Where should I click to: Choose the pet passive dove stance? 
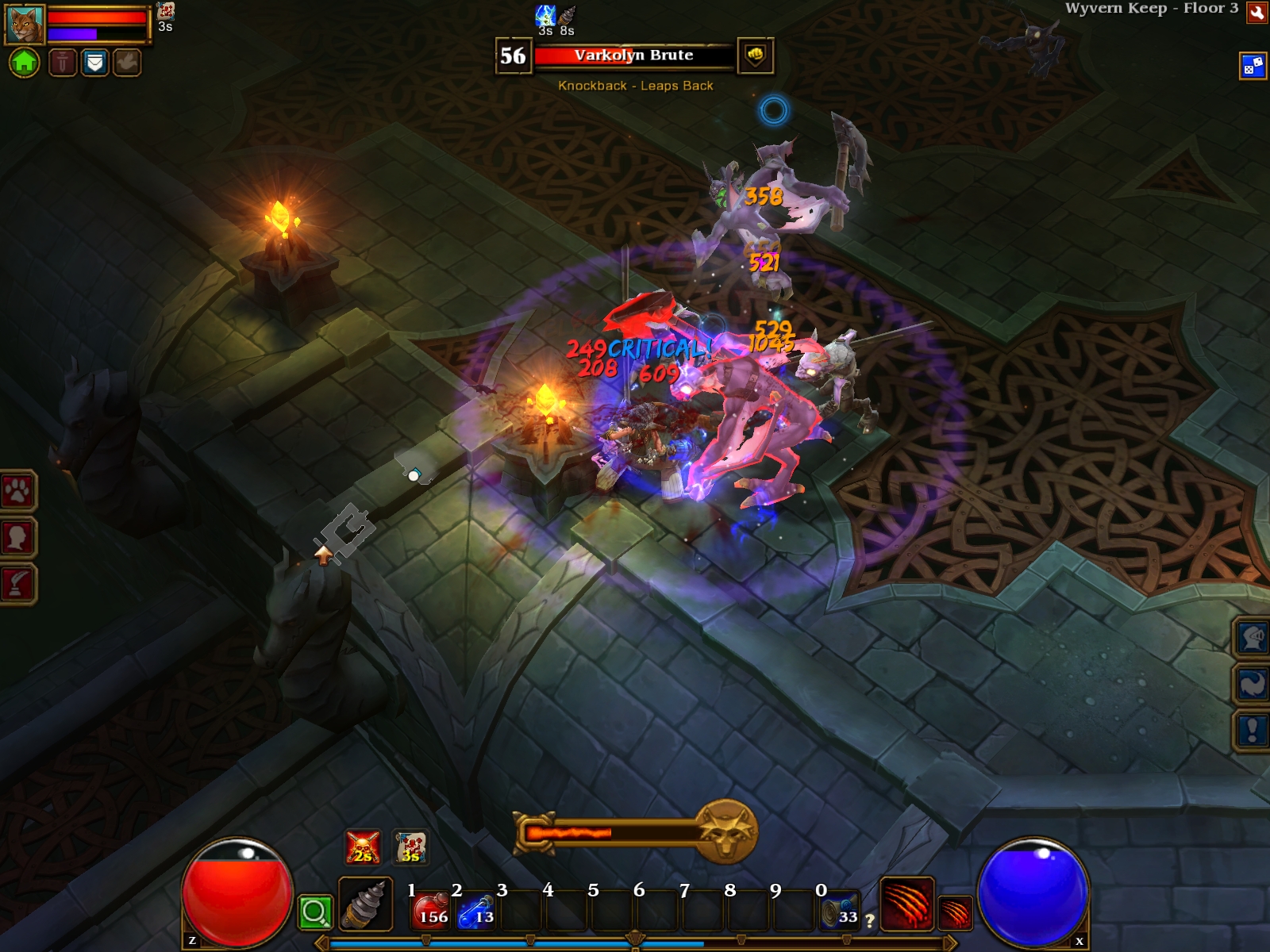(x=126, y=62)
